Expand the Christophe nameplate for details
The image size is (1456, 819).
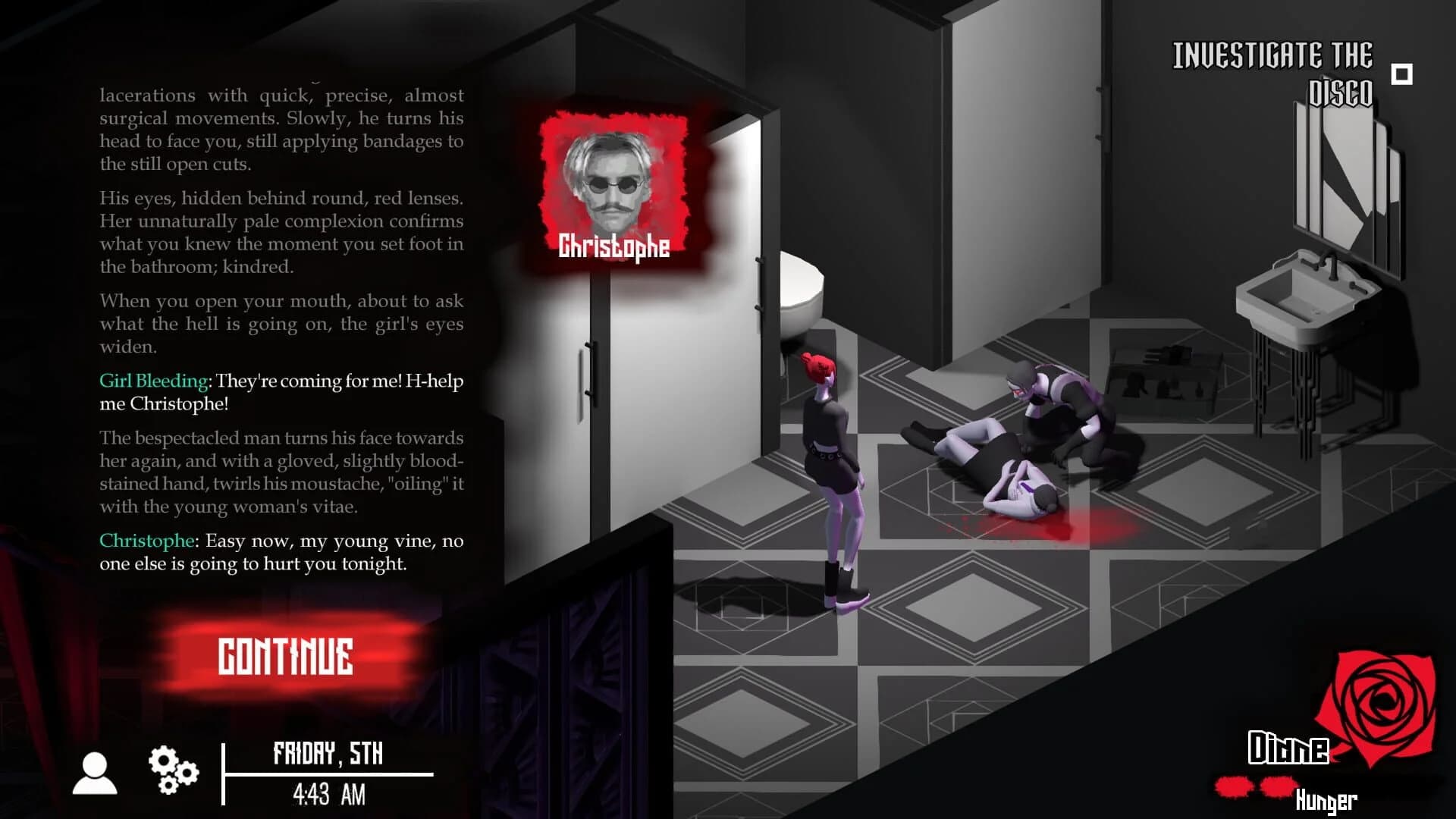point(614,244)
